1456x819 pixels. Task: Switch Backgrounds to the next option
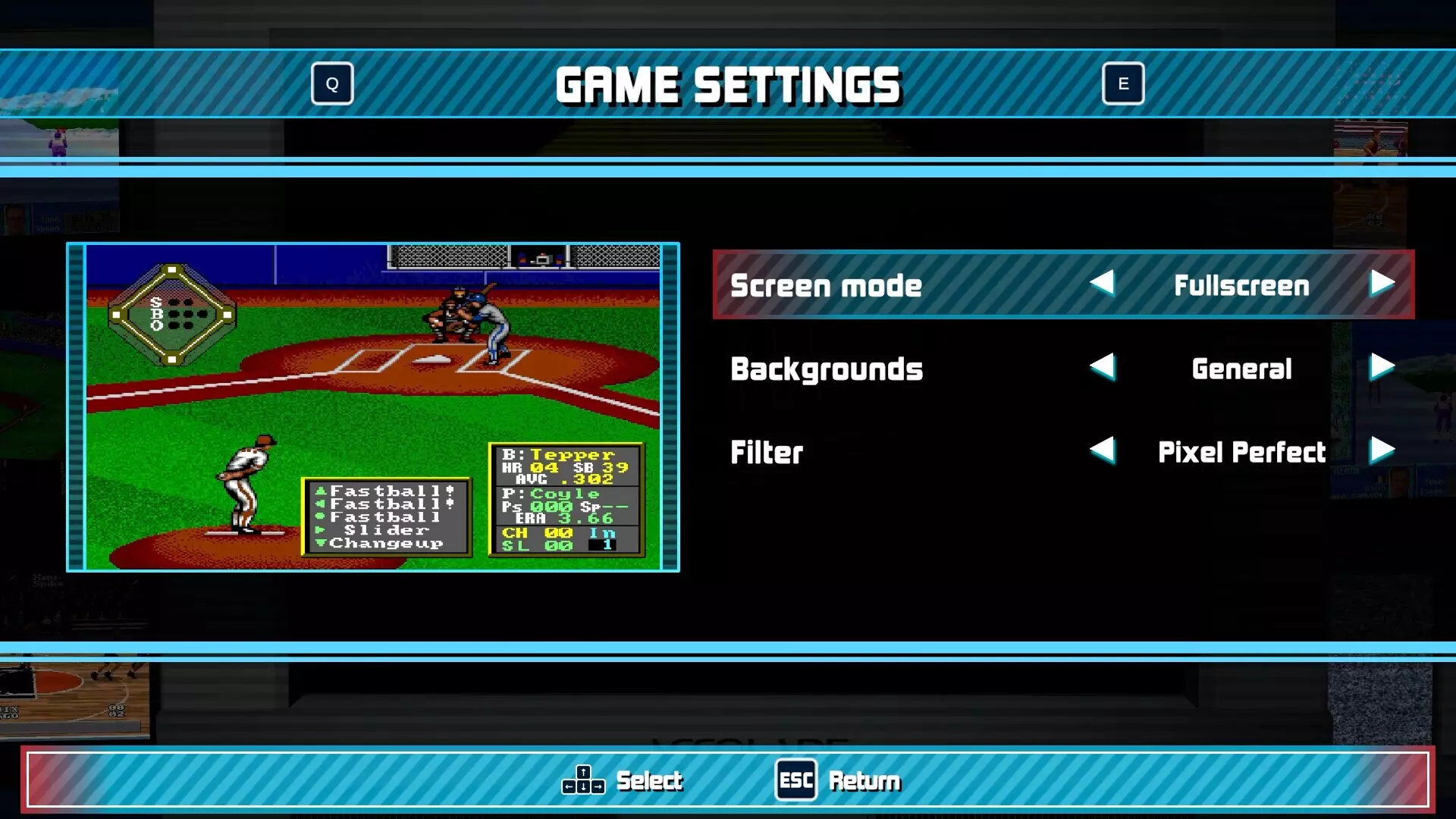(1382, 367)
